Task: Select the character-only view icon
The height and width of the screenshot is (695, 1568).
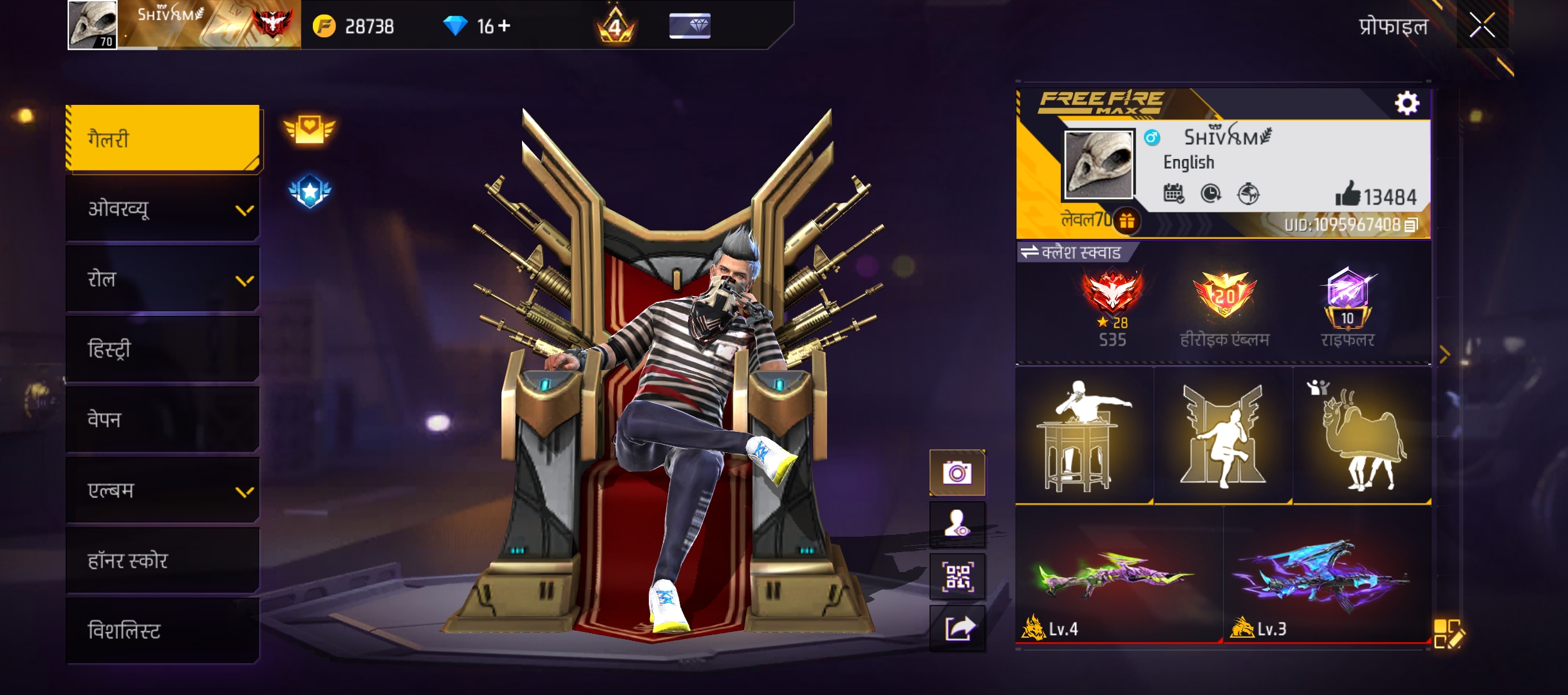Action: (957, 524)
